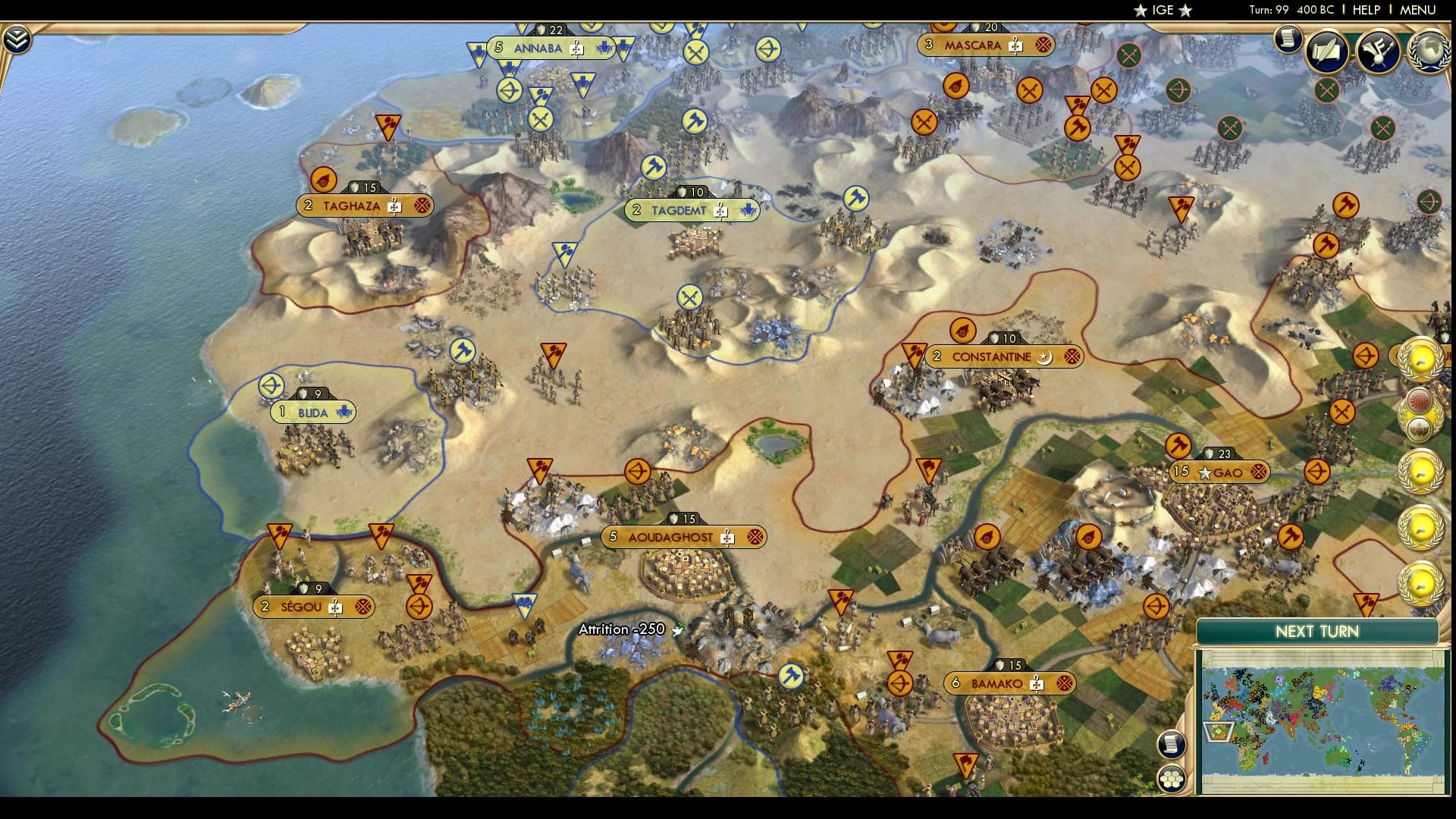This screenshot has height=819, width=1456.
Task: Click the topmost gold laurel medallion on right edge
Action: click(1420, 358)
